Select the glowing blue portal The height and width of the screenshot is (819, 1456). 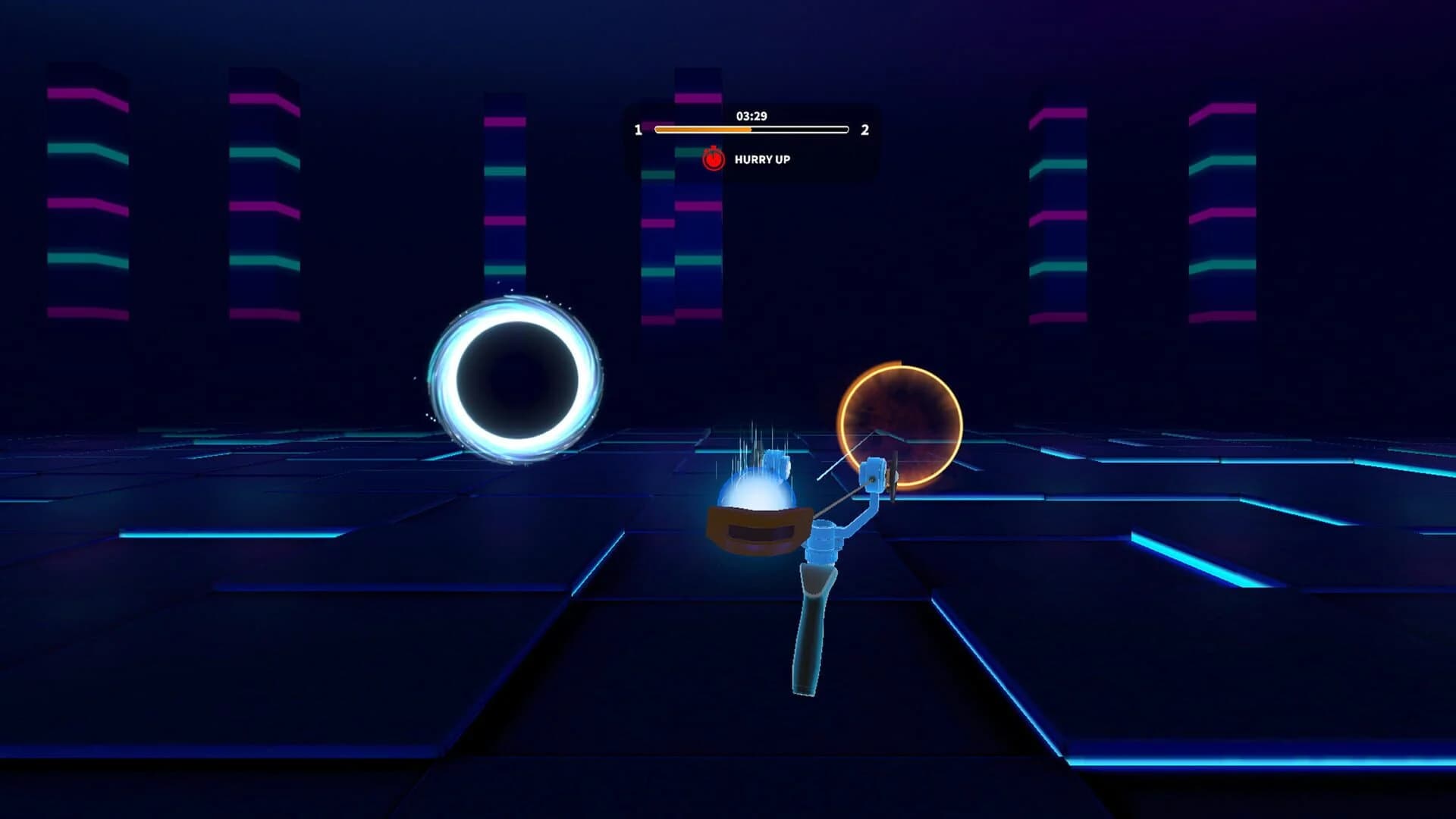tap(516, 378)
